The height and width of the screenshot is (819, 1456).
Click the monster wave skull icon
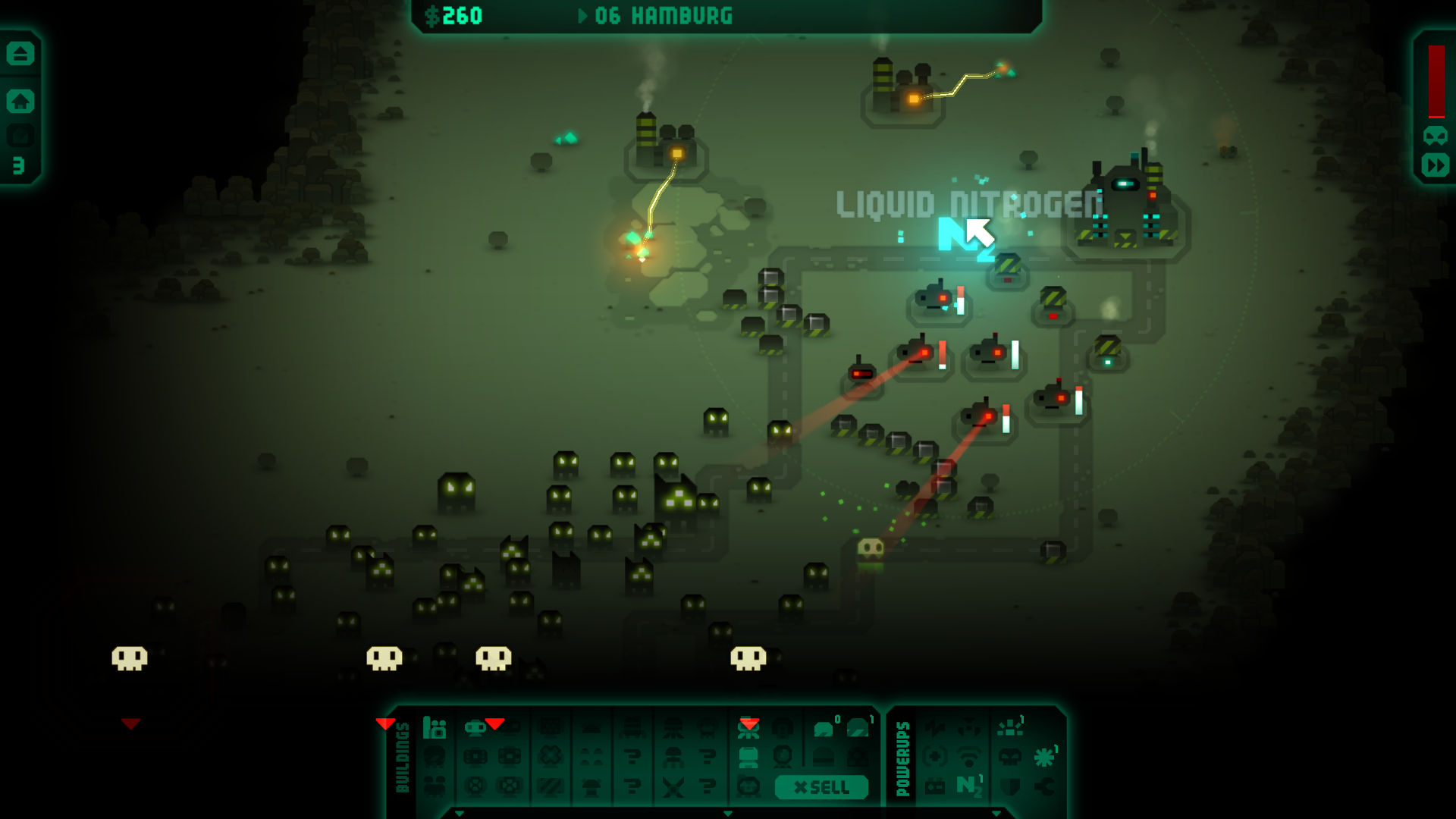pyautogui.click(x=1436, y=136)
